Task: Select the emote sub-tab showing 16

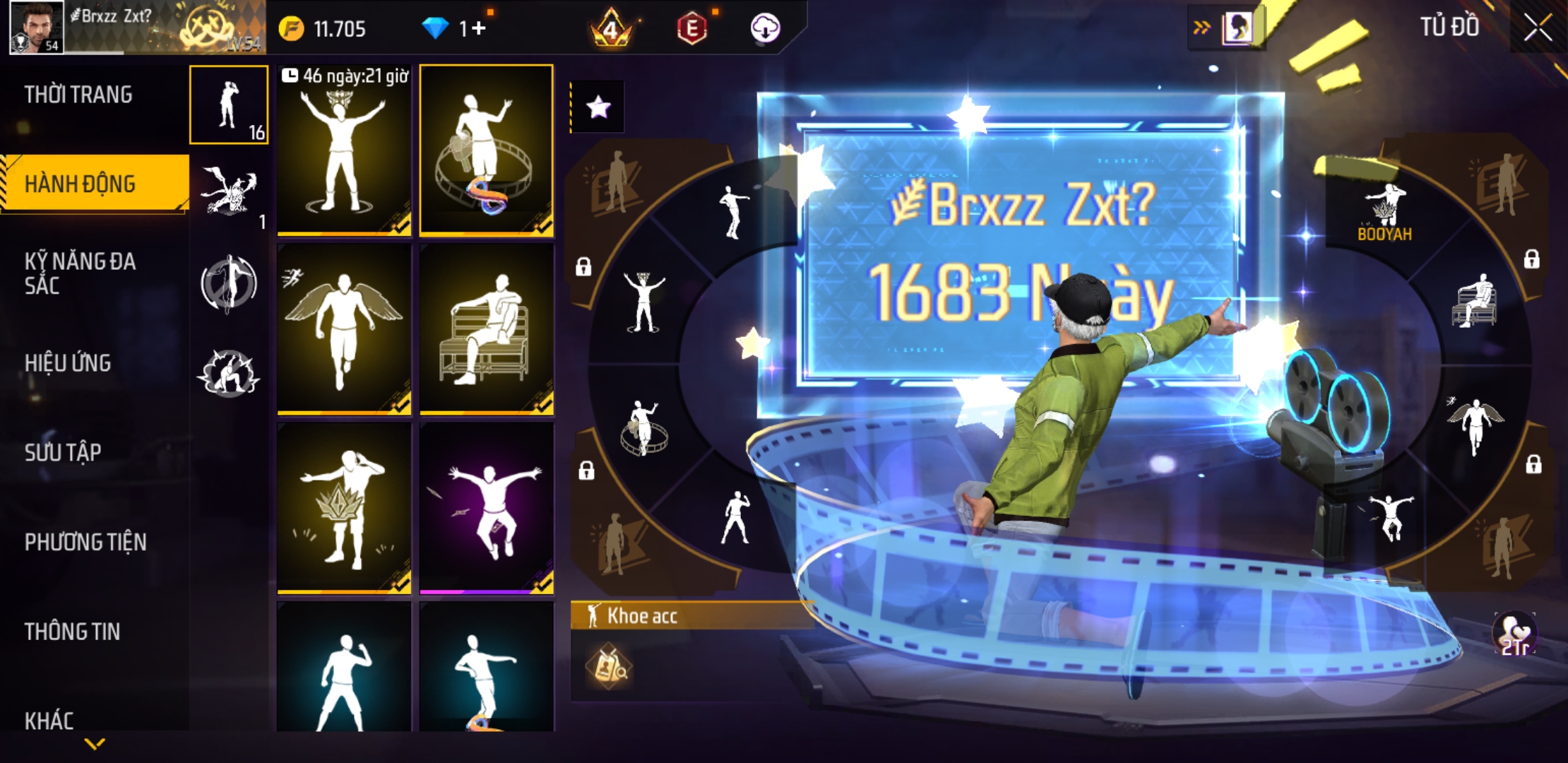Action: [x=229, y=105]
